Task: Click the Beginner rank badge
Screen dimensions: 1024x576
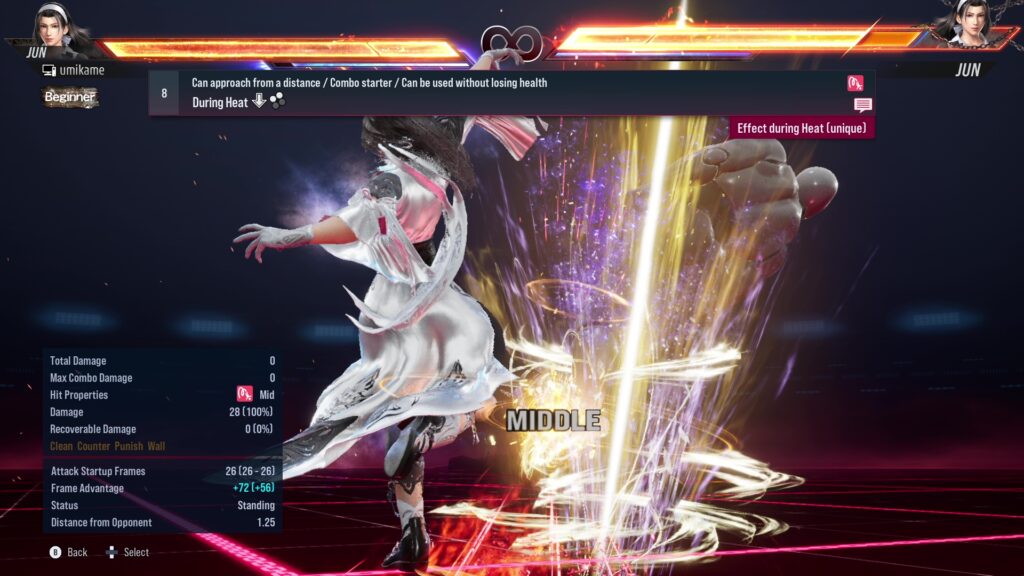Action: point(70,97)
